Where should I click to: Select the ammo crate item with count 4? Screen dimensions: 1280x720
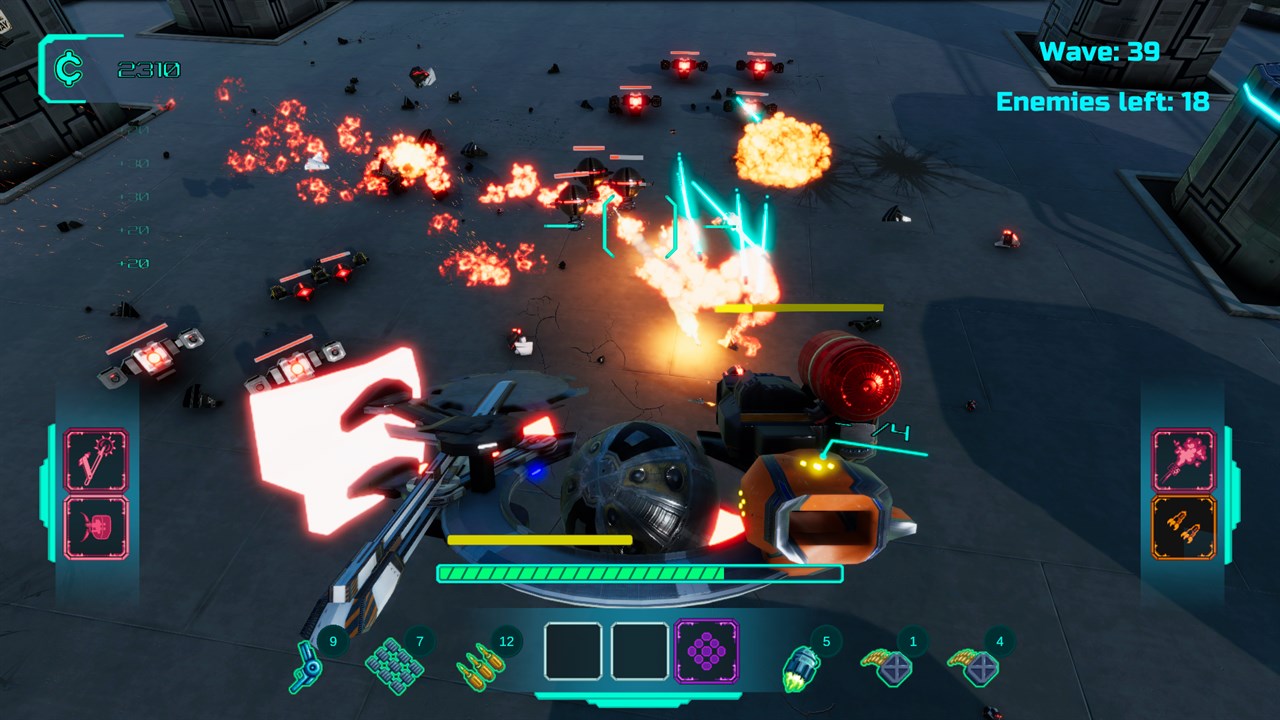click(973, 665)
